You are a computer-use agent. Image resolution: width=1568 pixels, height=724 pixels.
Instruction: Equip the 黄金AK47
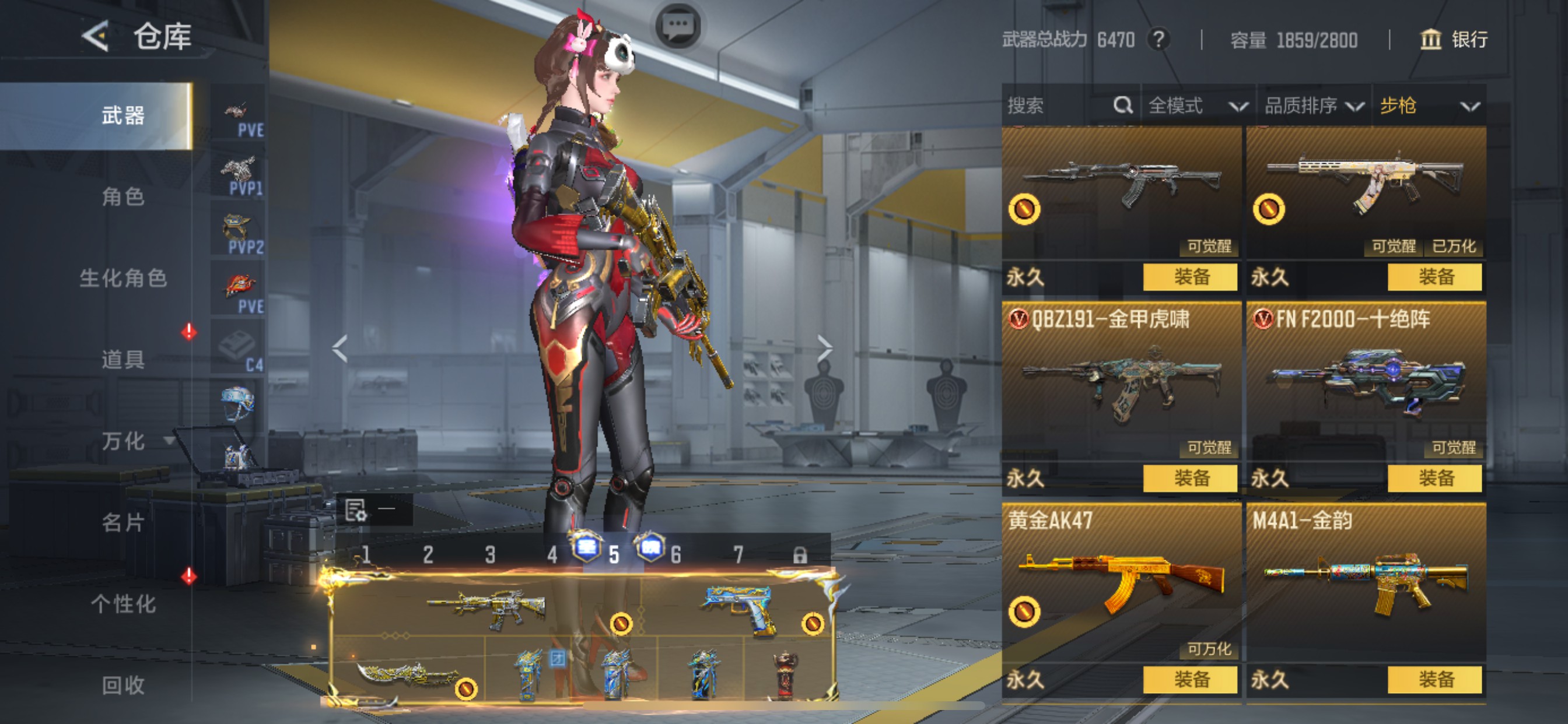coord(1190,679)
